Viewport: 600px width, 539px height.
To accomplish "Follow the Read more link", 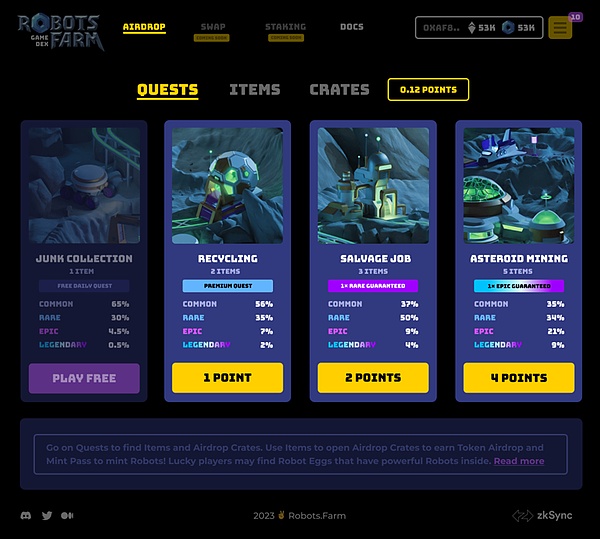I will 519,461.
